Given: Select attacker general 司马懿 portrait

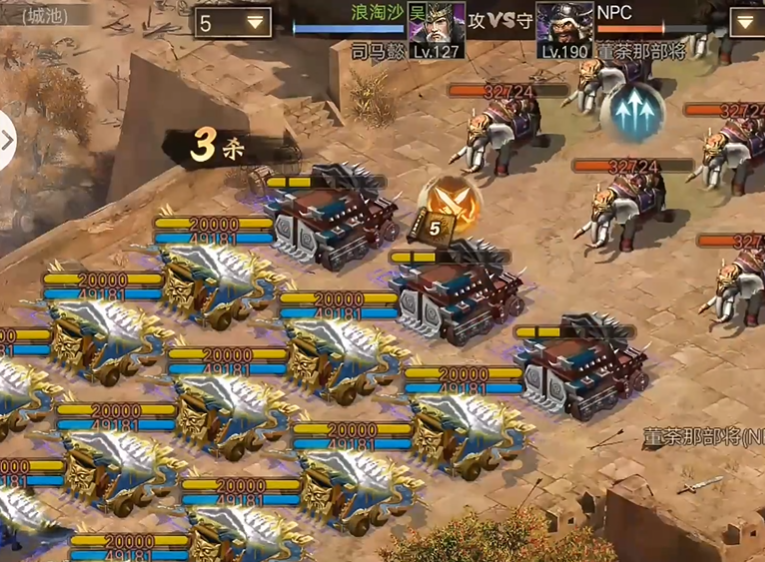Looking at the screenshot, I should point(438,24).
